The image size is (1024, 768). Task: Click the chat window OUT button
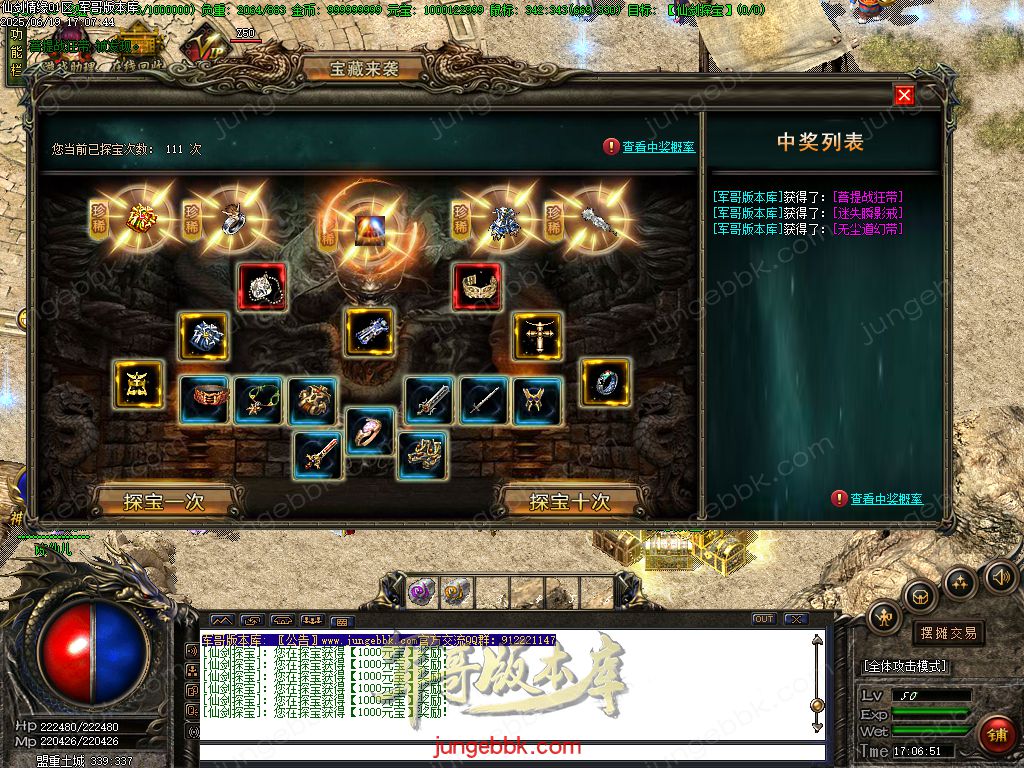[x=763, y=619]
